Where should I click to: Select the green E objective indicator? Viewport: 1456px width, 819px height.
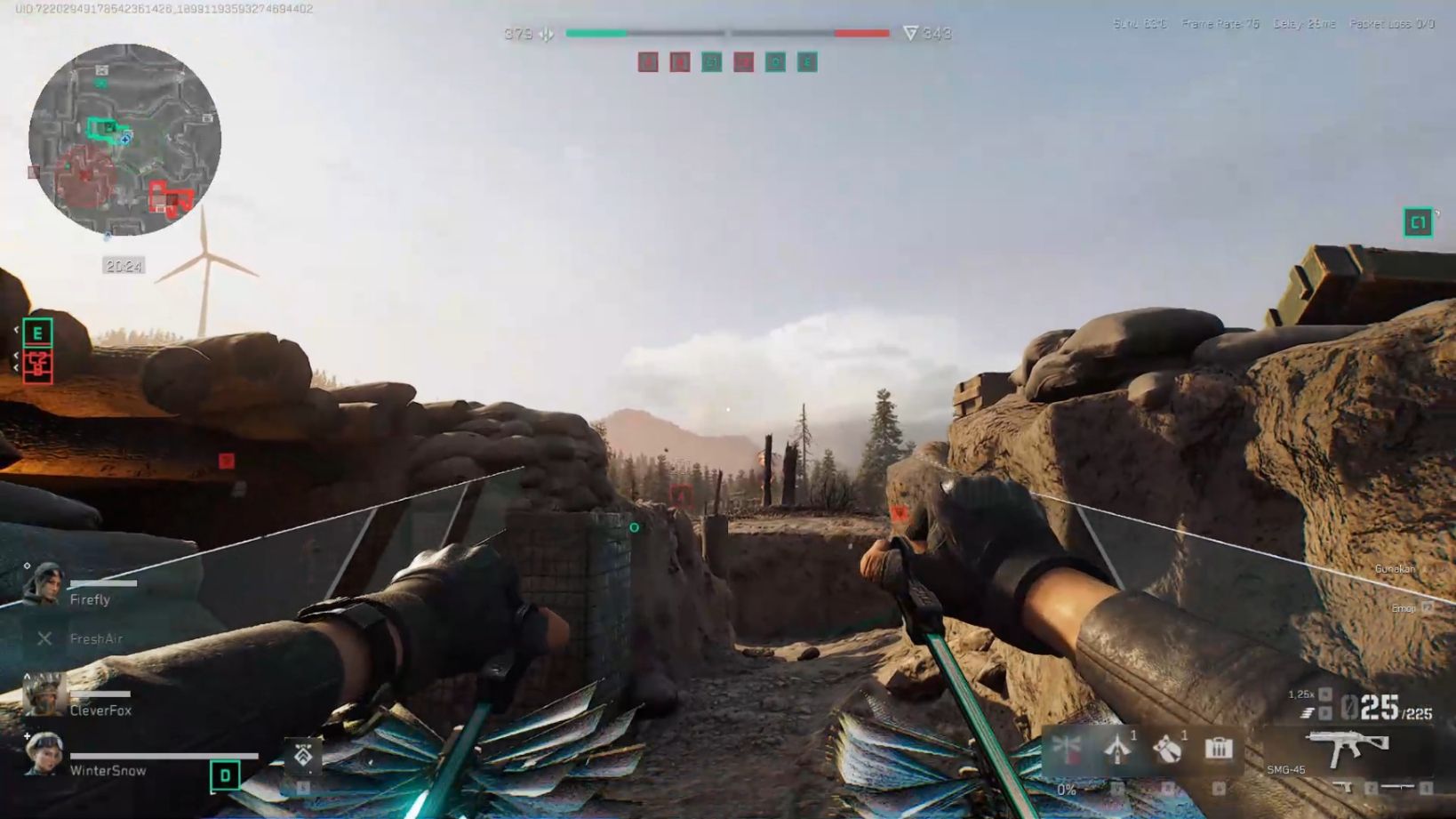37,333
